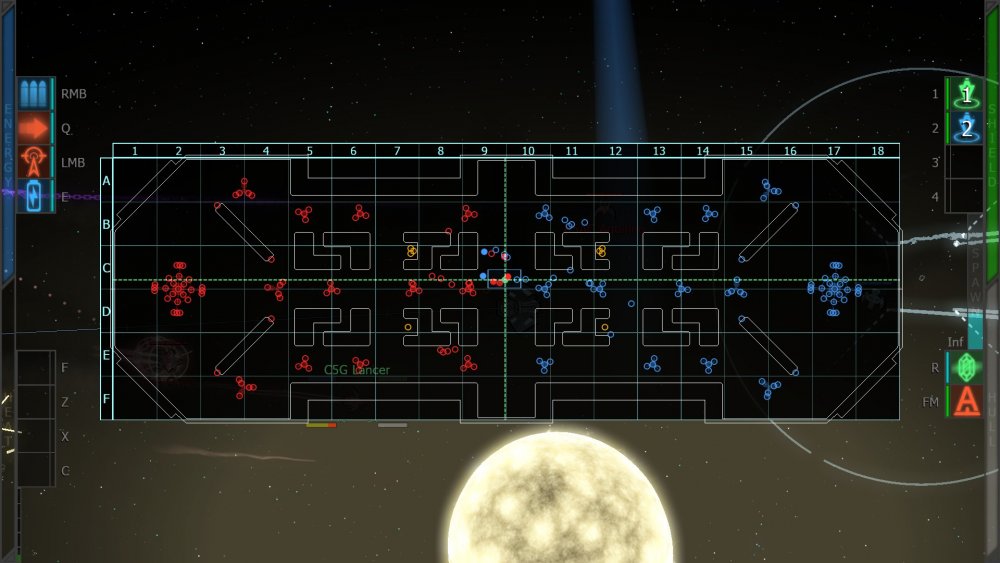
Task: Activate the orange arrow boost ability
Action: click(x=35, y=128)
